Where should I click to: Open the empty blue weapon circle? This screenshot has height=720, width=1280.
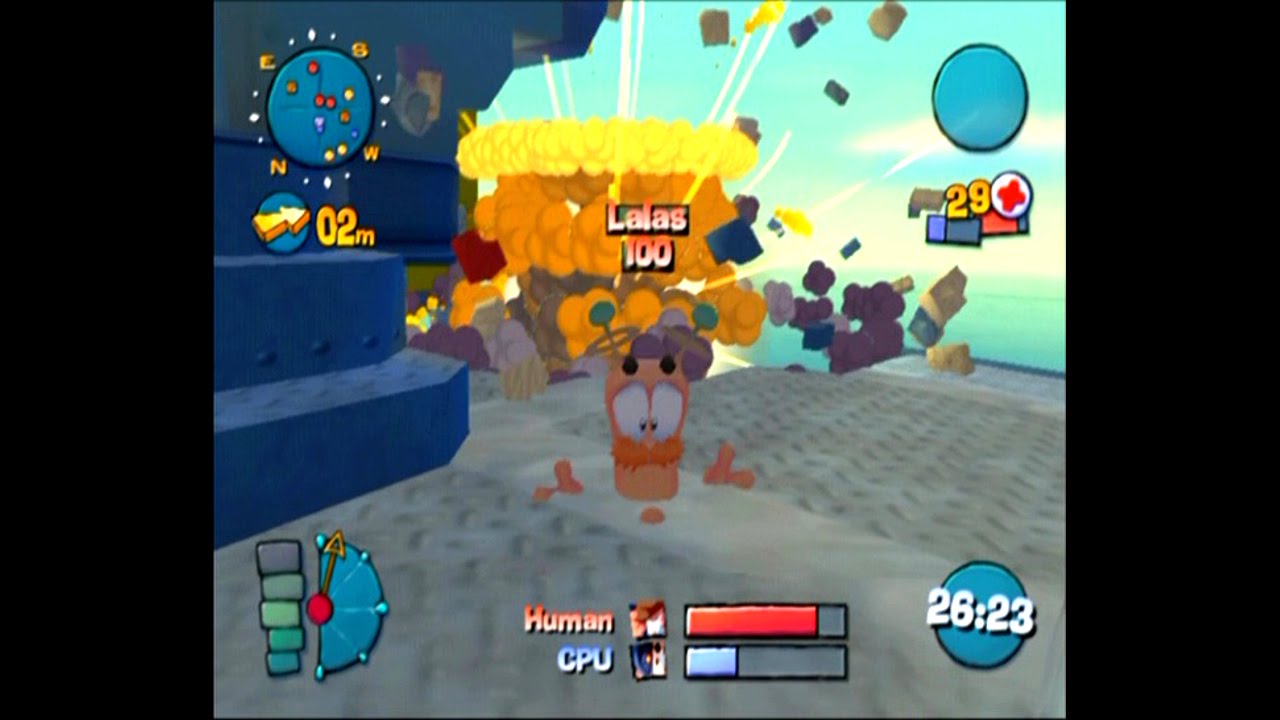980,98
